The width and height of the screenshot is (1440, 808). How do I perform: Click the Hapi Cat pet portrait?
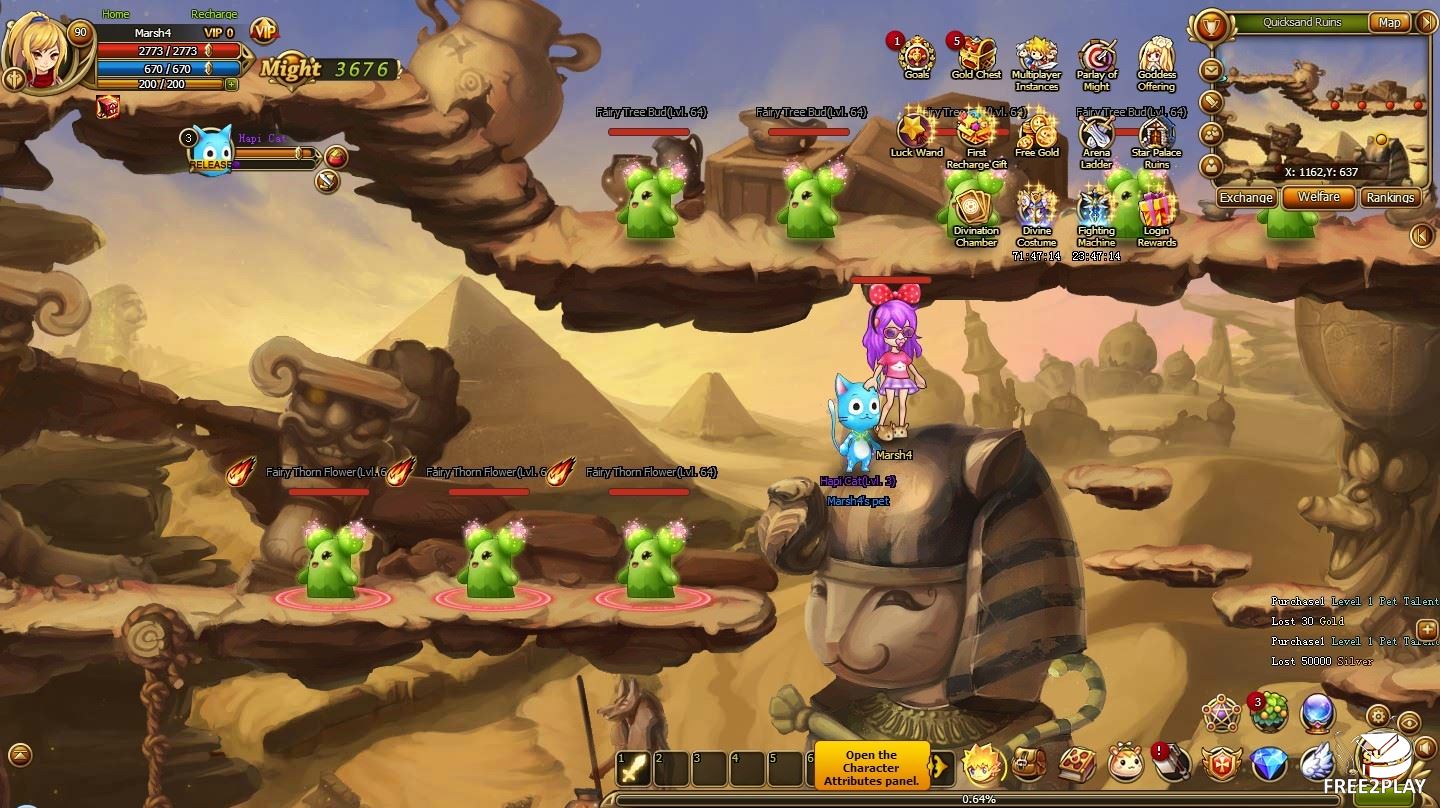[x=212, y=148]
